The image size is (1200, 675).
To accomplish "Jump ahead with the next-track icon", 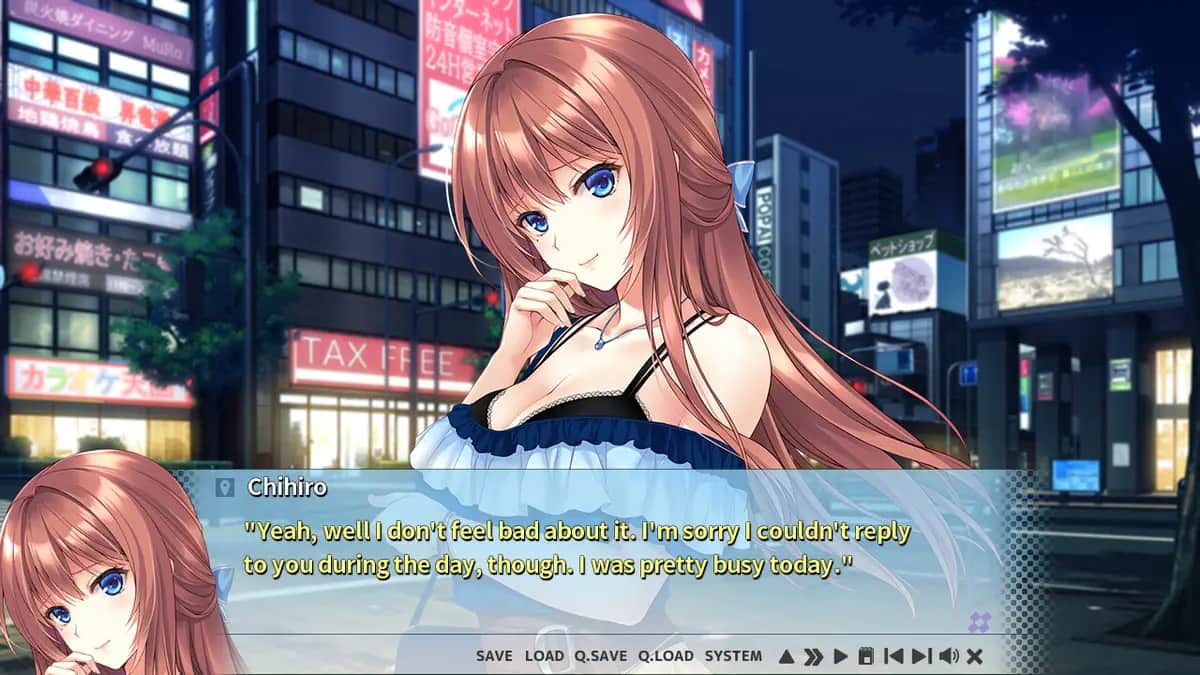I will point(921,656).
